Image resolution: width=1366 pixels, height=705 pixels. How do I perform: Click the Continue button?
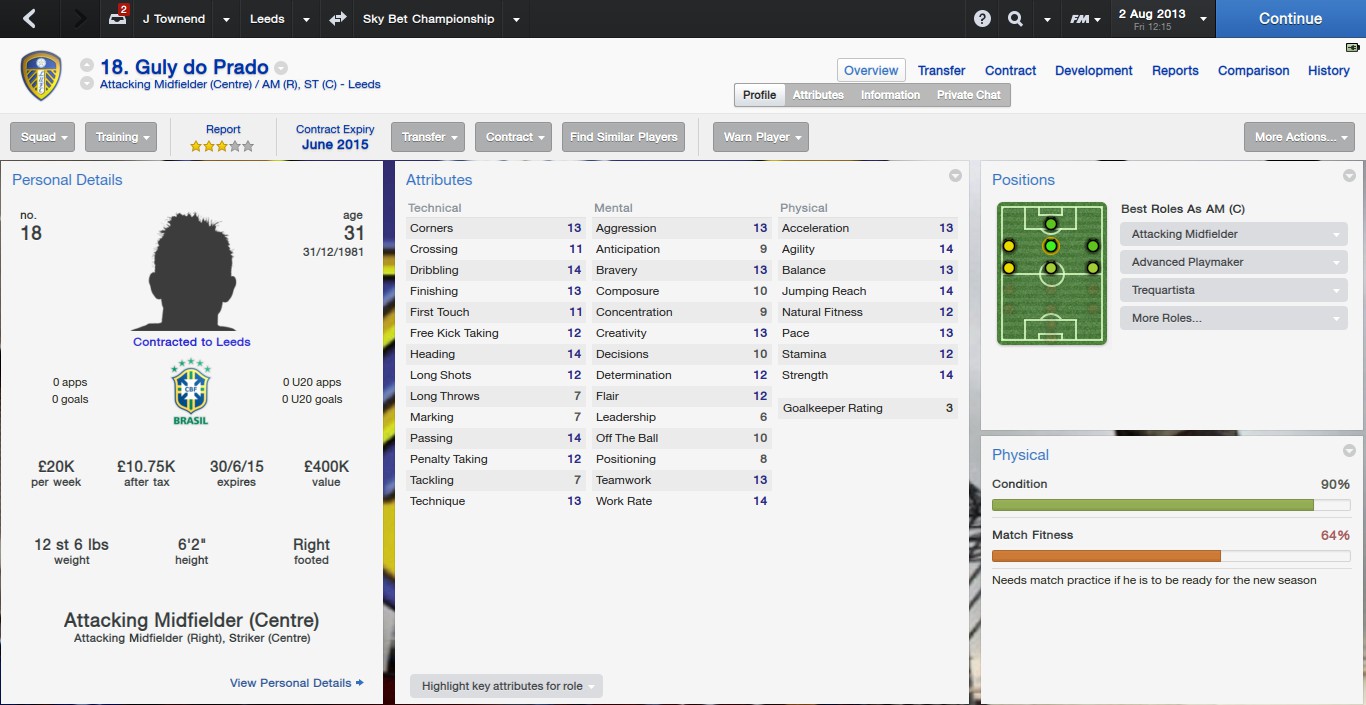[1290, 19]
